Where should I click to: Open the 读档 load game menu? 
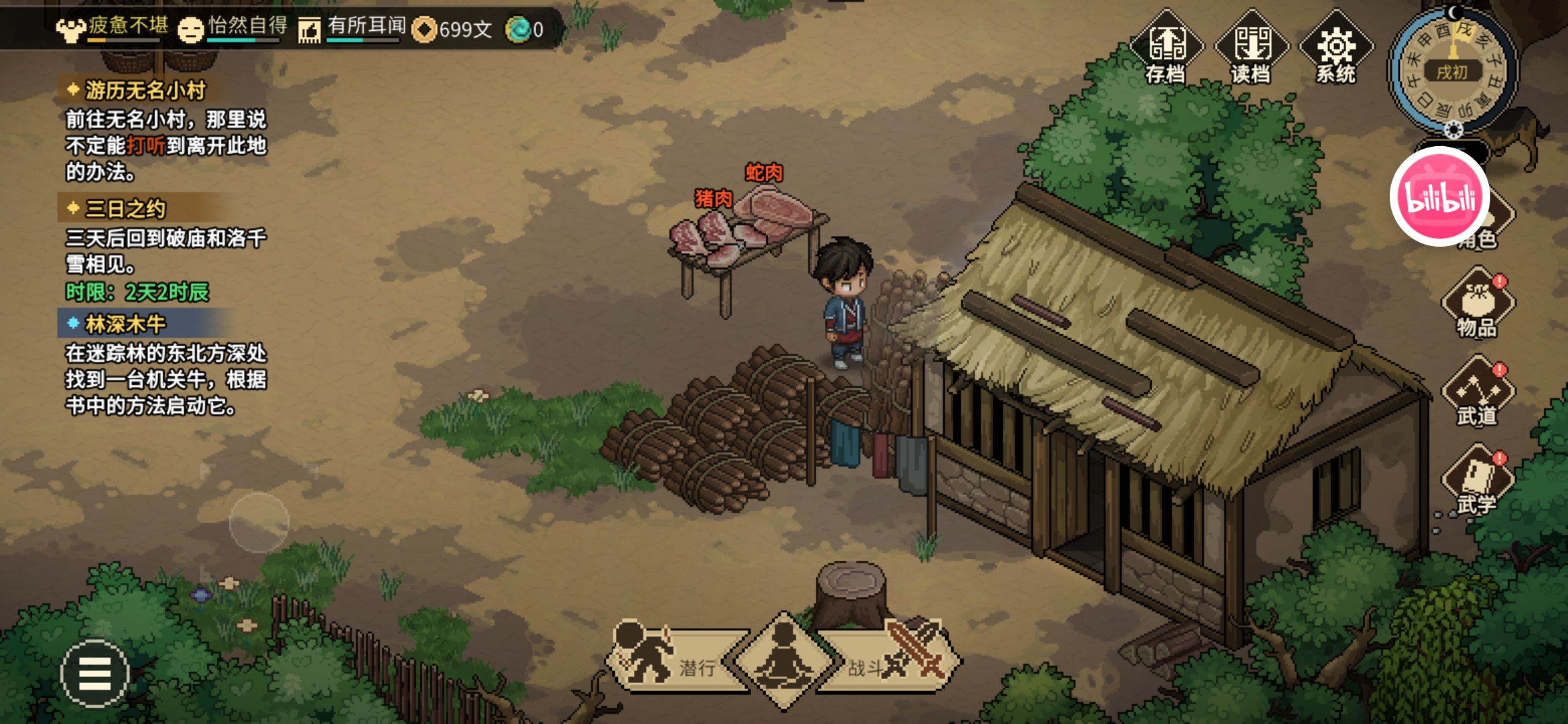click(x=1251, y=48)
